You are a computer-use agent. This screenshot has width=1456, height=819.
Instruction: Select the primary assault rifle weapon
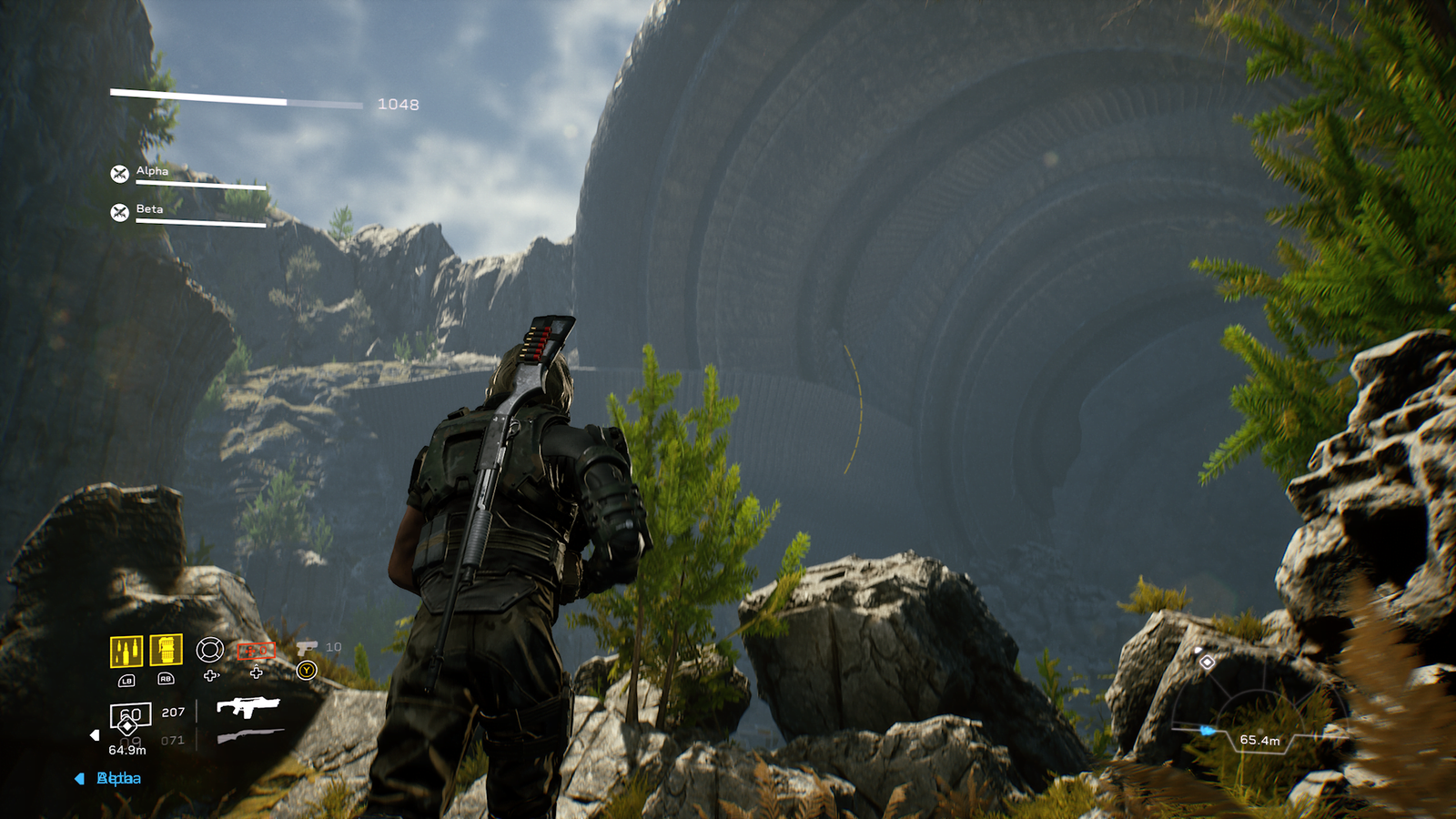pyautogui.click(x=248, y=707)
